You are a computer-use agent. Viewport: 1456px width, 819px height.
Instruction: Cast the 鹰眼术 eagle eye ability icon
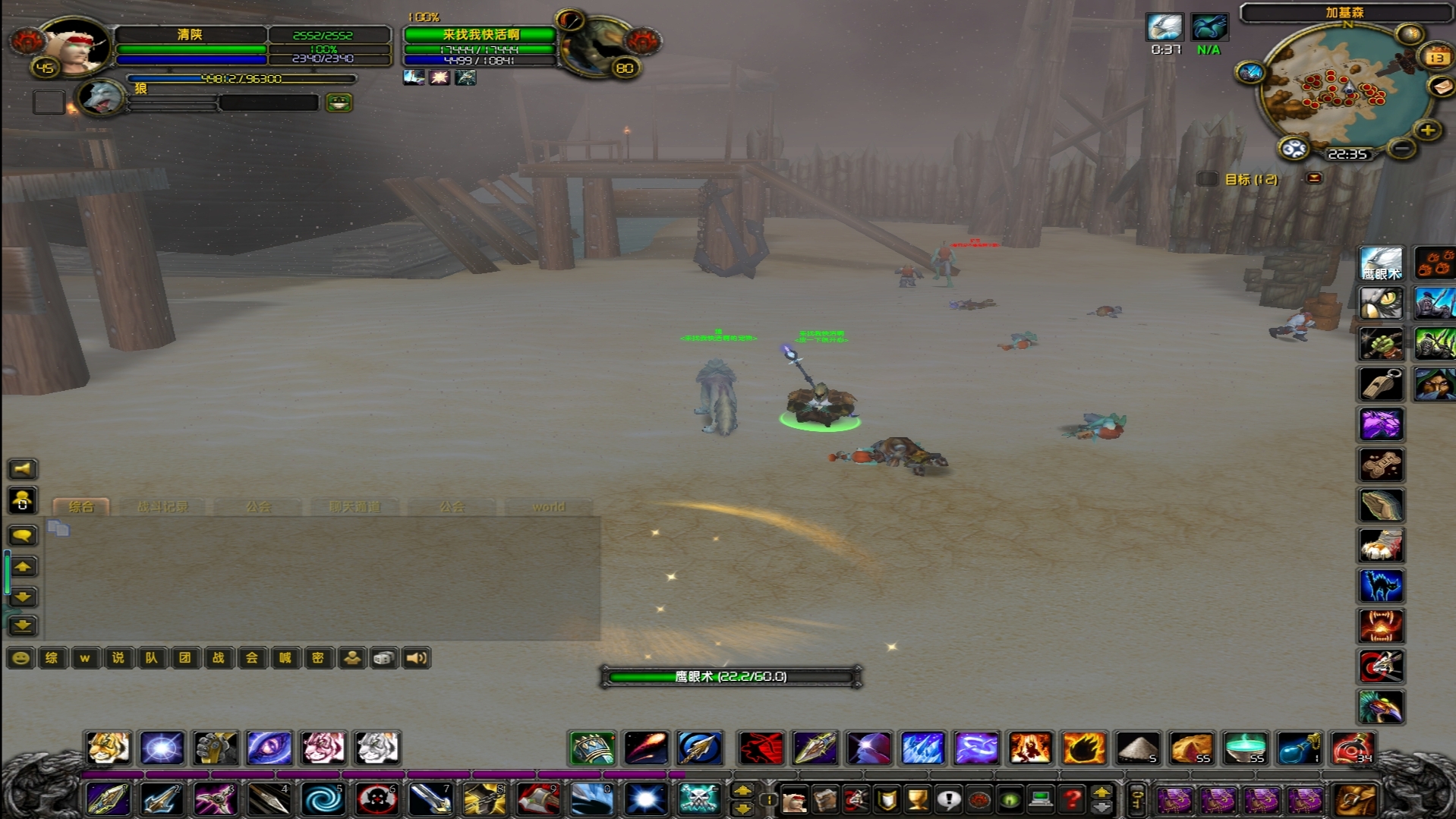point(1380,263)
